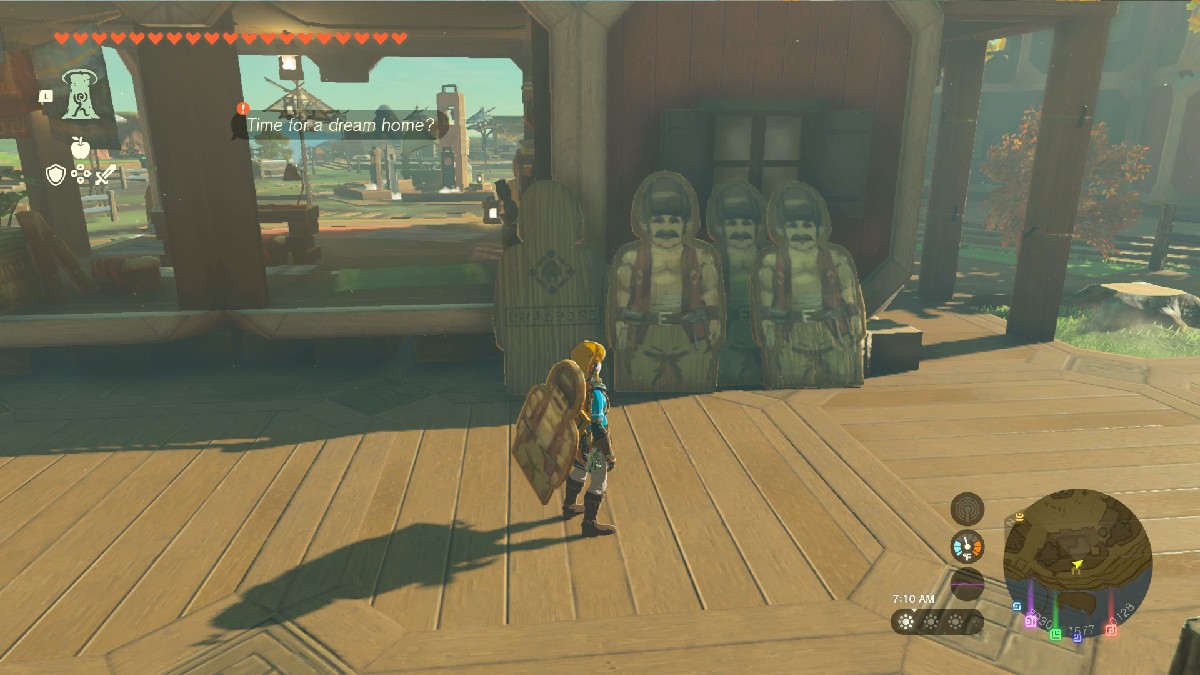
Task: Click the noise level indicator
Action: tap(967, 584)
